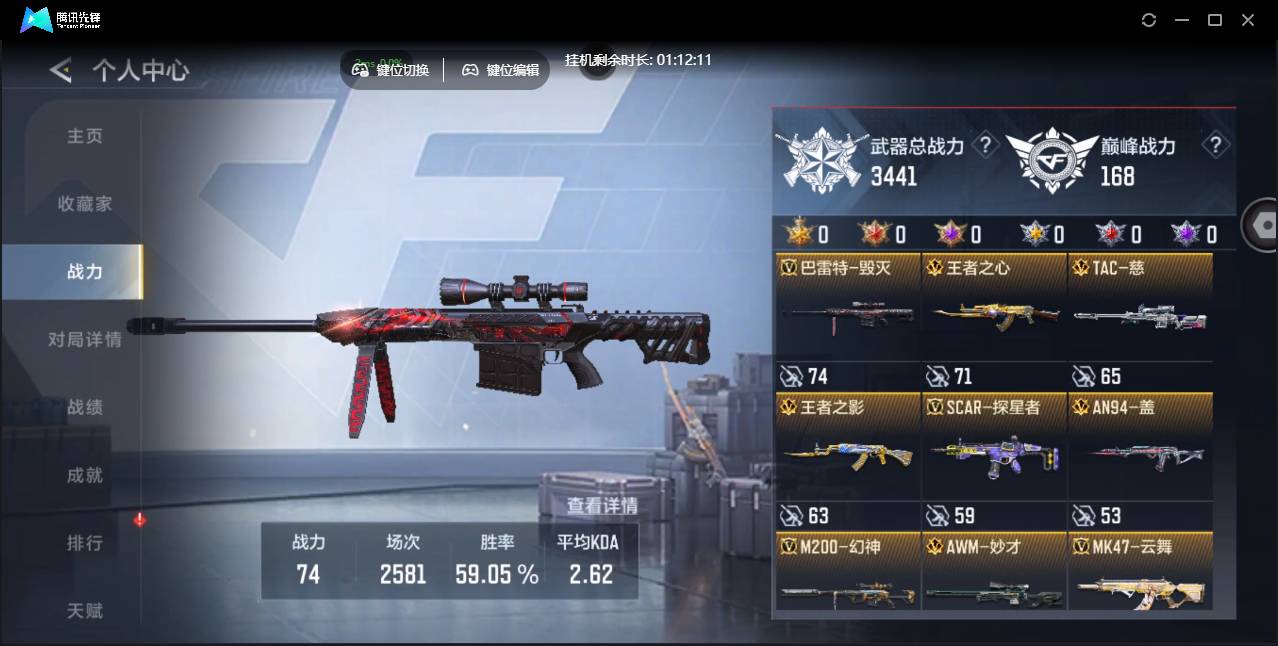Click the 键位编辑 button
The image size is (1278, 646).
coord(500,70)
